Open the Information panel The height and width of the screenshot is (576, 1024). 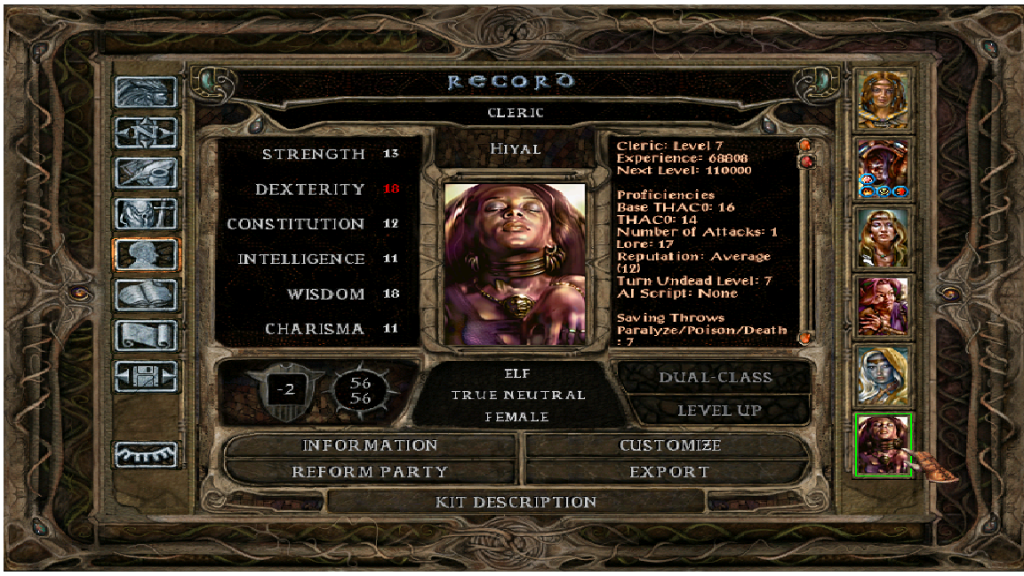tap(370, 445)
